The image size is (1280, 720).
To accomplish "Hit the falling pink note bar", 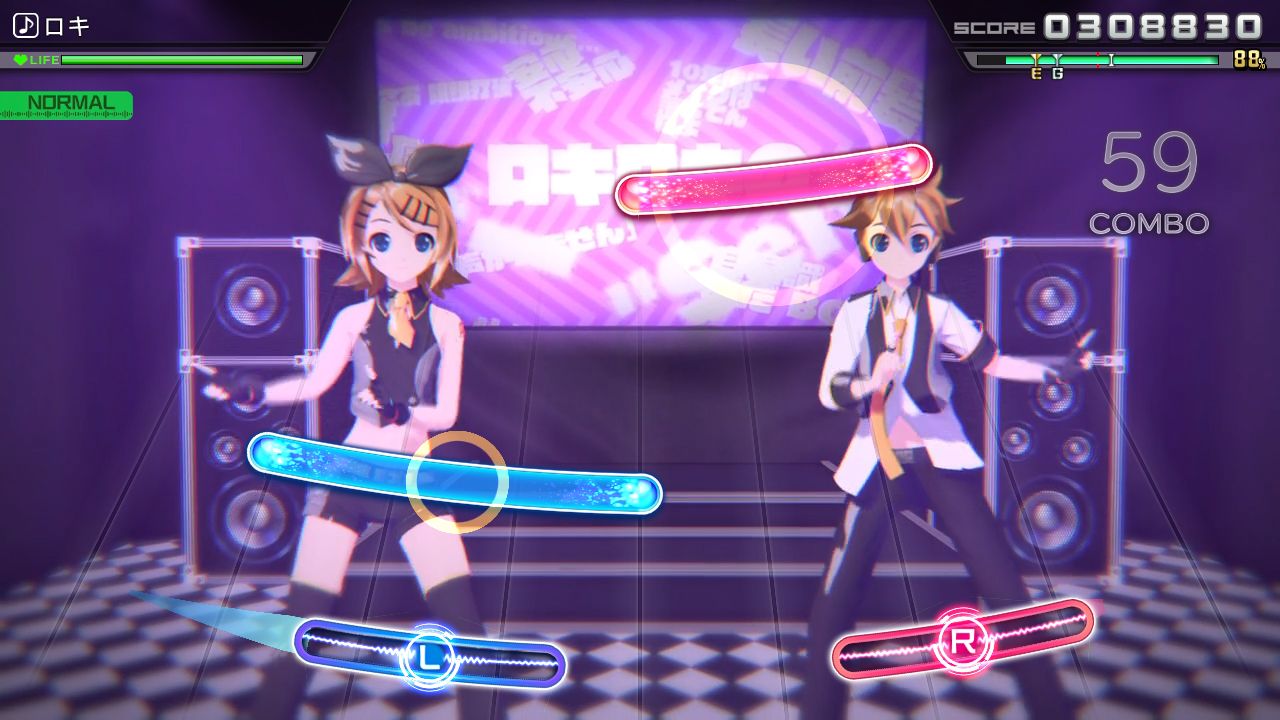I will point(773,178).
